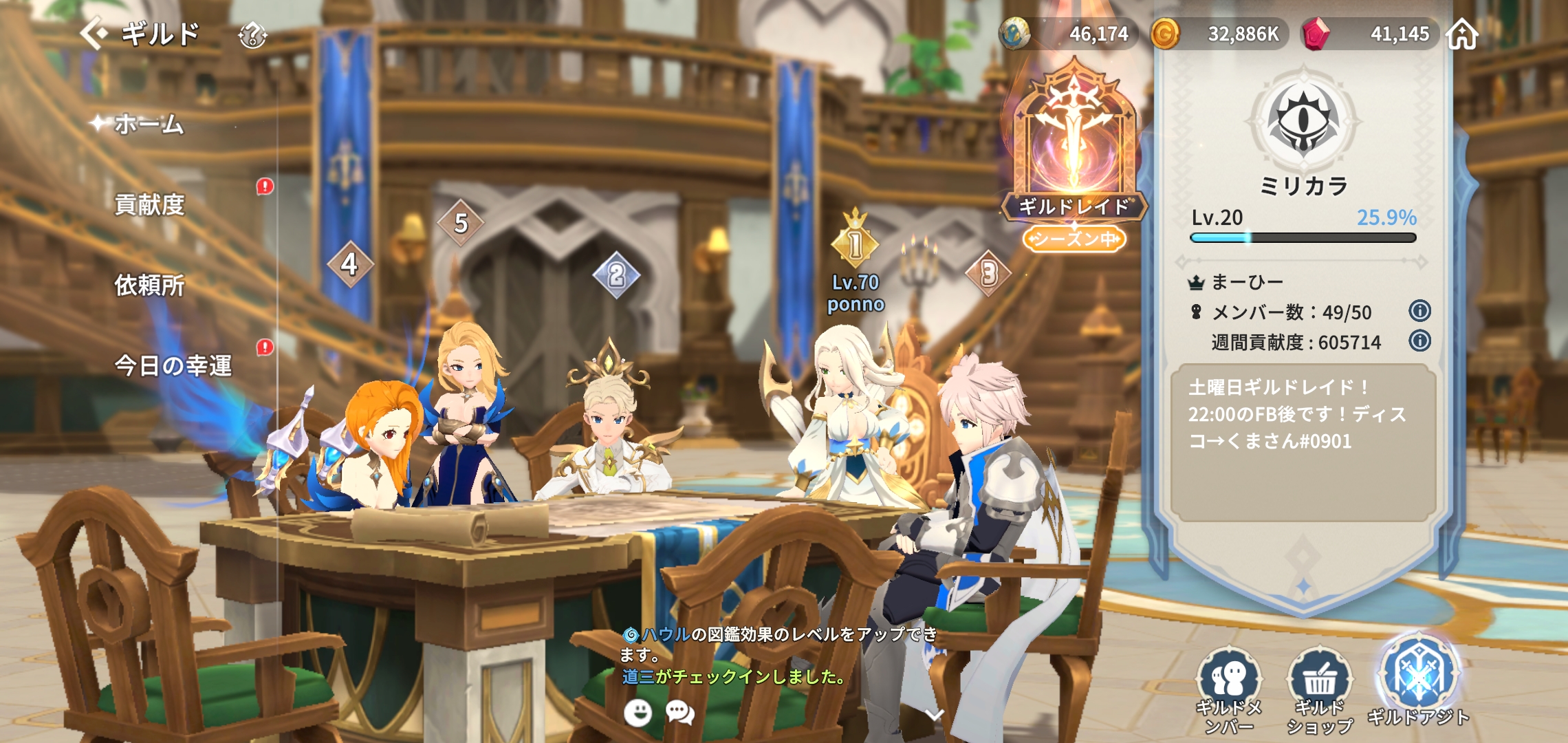Open the smiley emote button
This screenshot has width=1568, height=743.
click(638, 713)
